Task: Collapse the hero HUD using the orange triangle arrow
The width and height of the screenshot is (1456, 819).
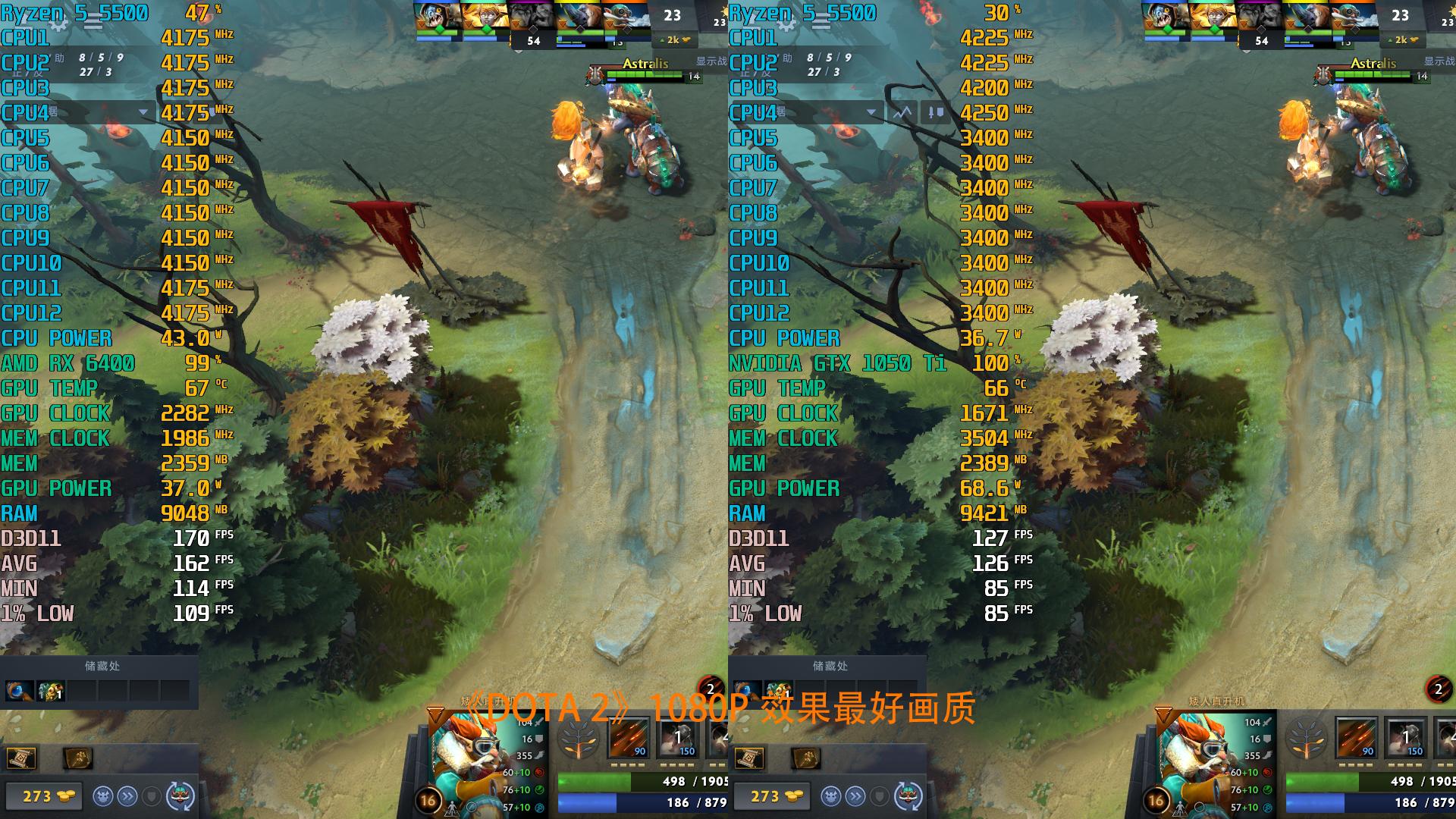Action: [x=437, y=715]
